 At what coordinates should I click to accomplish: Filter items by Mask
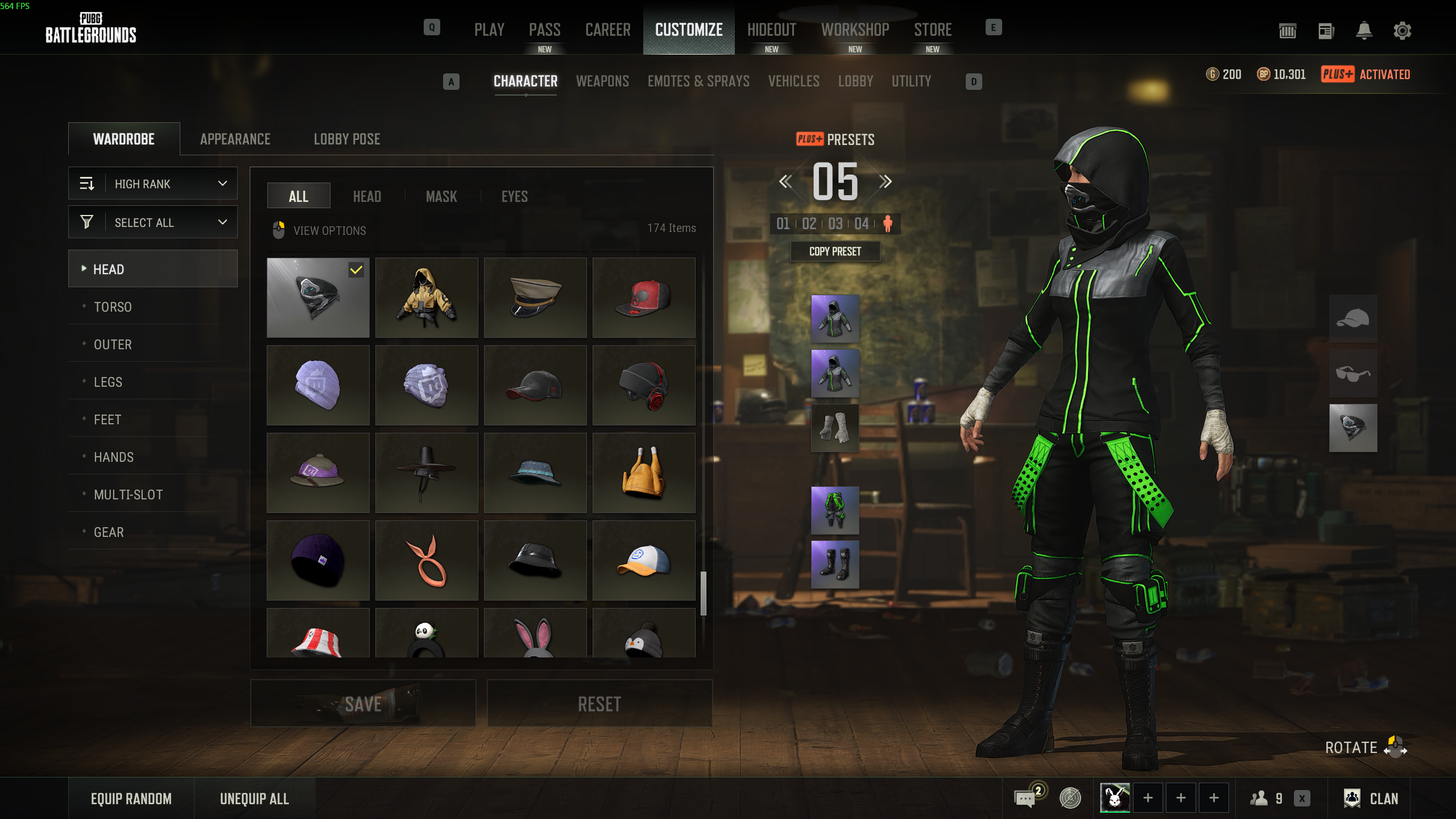click(x=441, y=197)
